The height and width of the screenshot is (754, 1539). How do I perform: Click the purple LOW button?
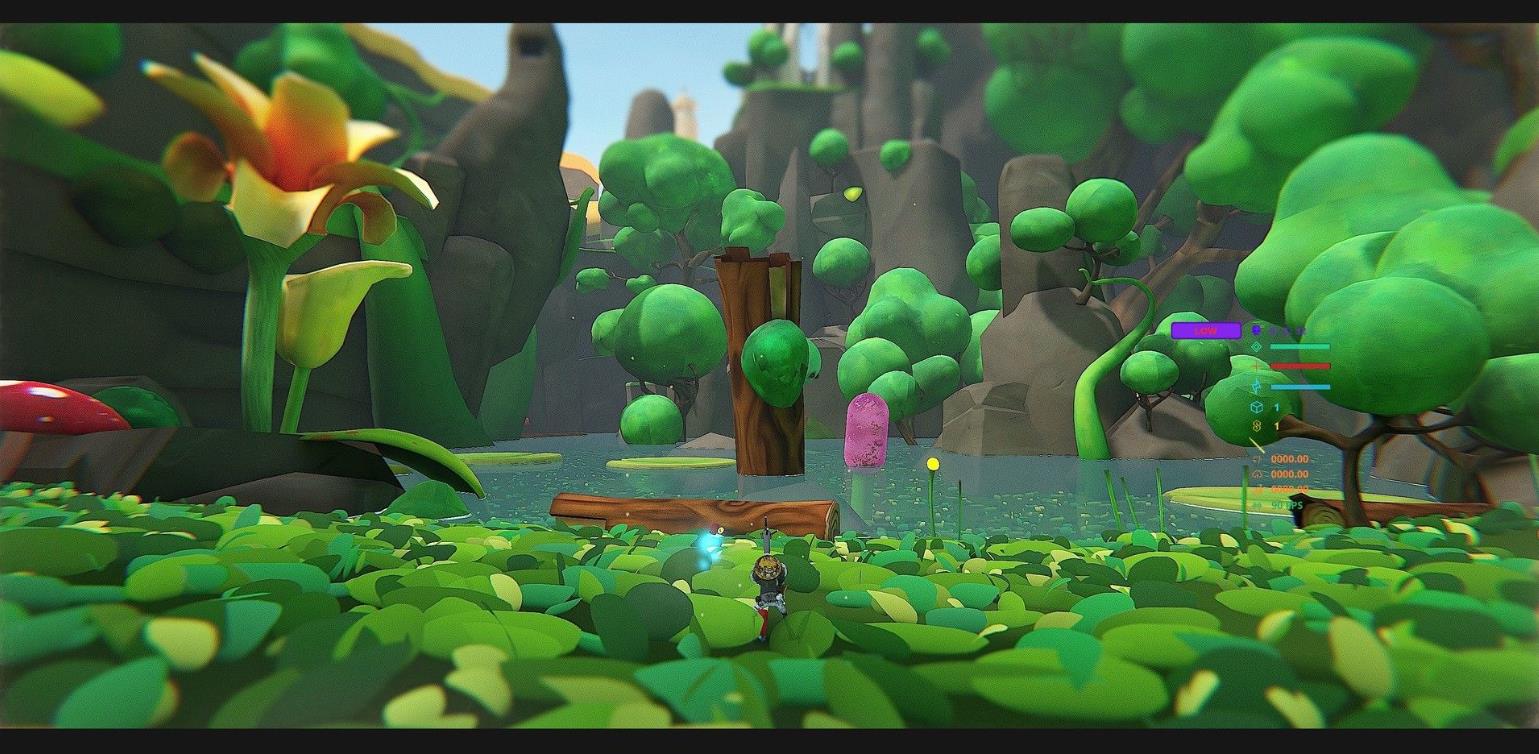click(x=1205, y=331)
